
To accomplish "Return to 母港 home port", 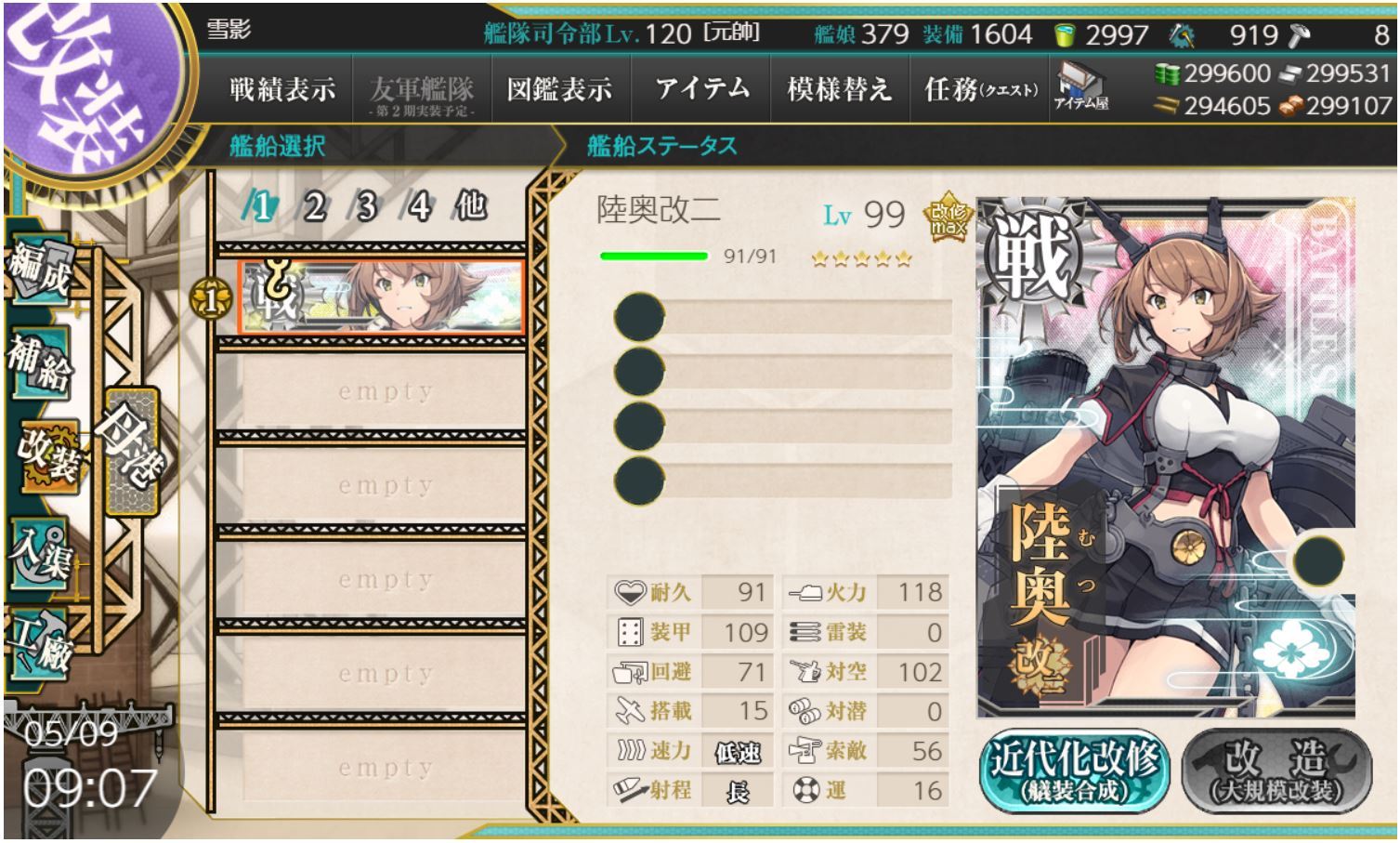I will click(131, 452).
